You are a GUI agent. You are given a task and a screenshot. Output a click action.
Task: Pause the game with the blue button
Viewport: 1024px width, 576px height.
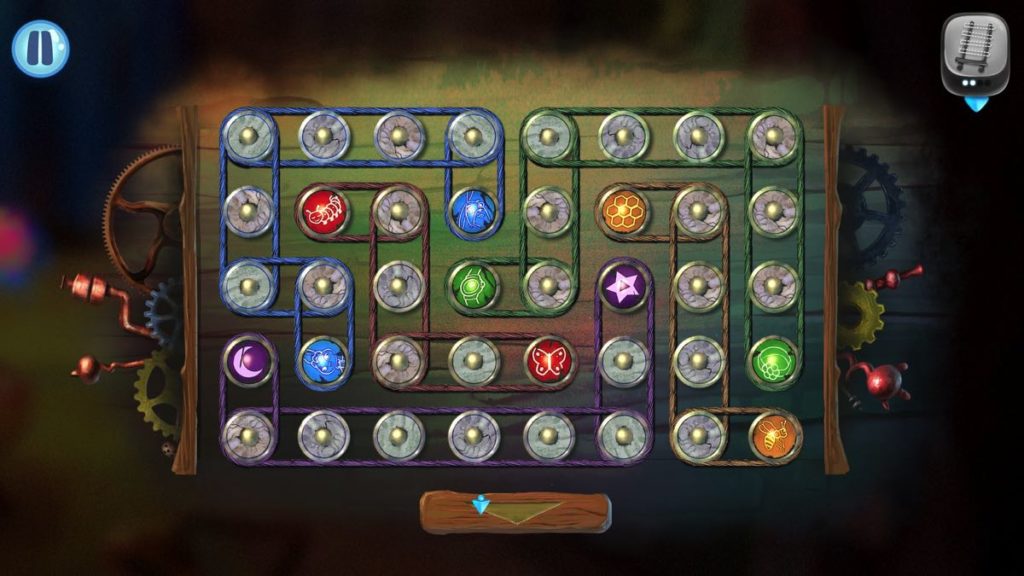coord(41,49)
